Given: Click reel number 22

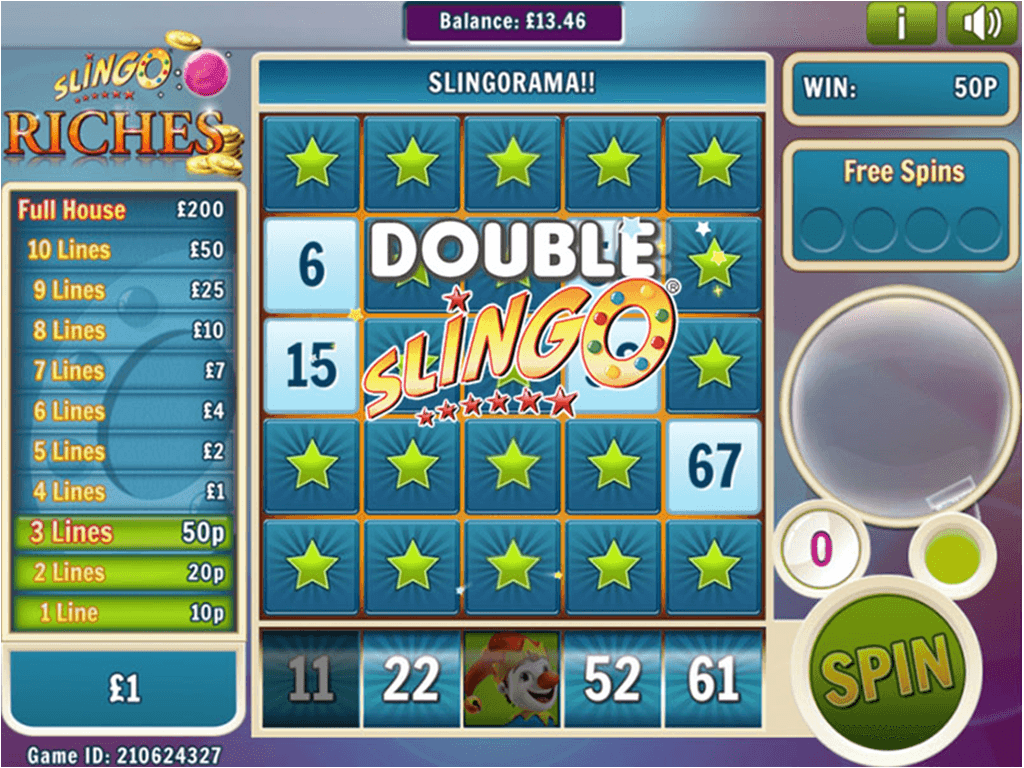Looking at the screenshot, I should pos(411,680).
